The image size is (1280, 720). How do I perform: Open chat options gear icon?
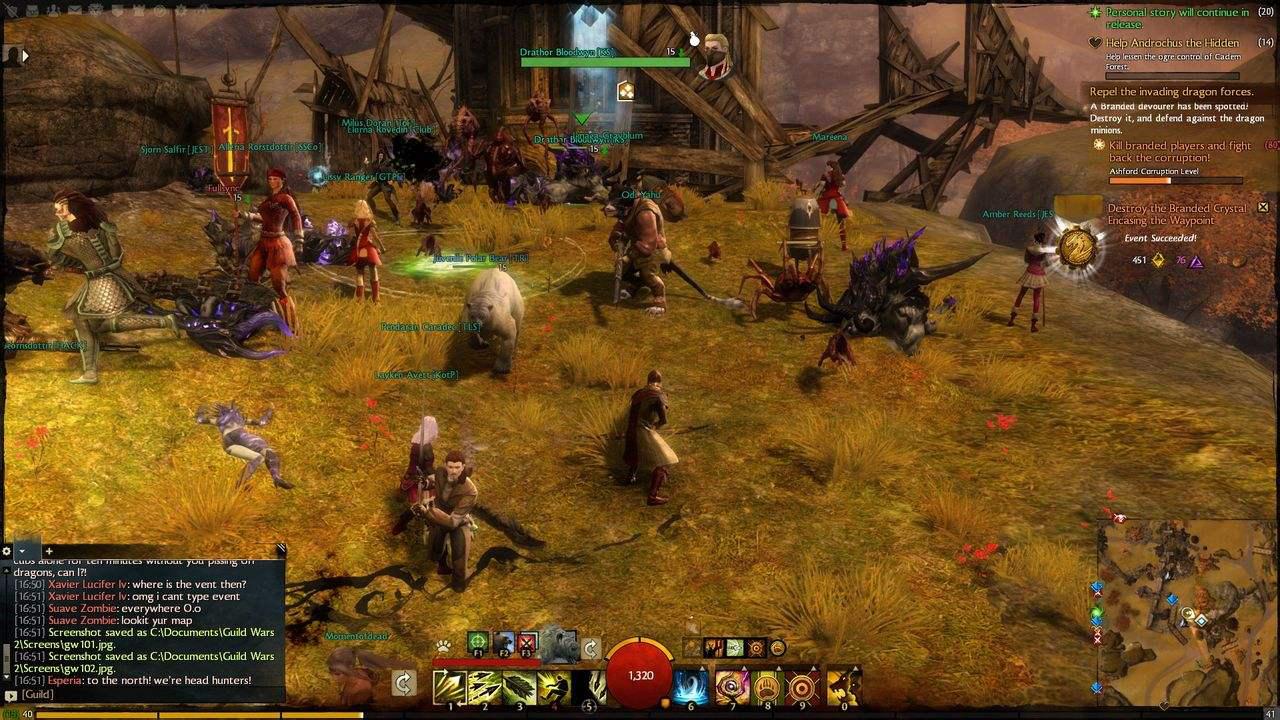click(7, 551)
